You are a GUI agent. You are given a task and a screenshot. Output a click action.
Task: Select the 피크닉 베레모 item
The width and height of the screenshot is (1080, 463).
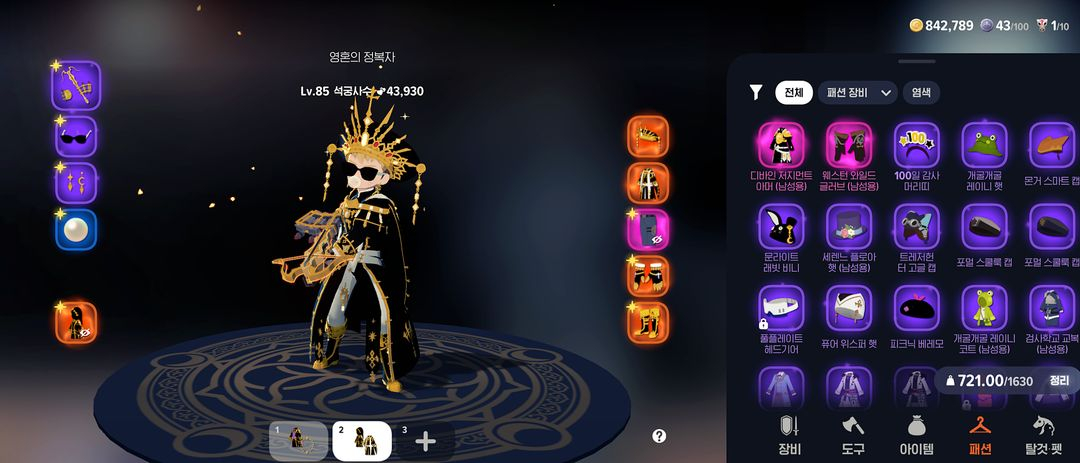point(916,309)
